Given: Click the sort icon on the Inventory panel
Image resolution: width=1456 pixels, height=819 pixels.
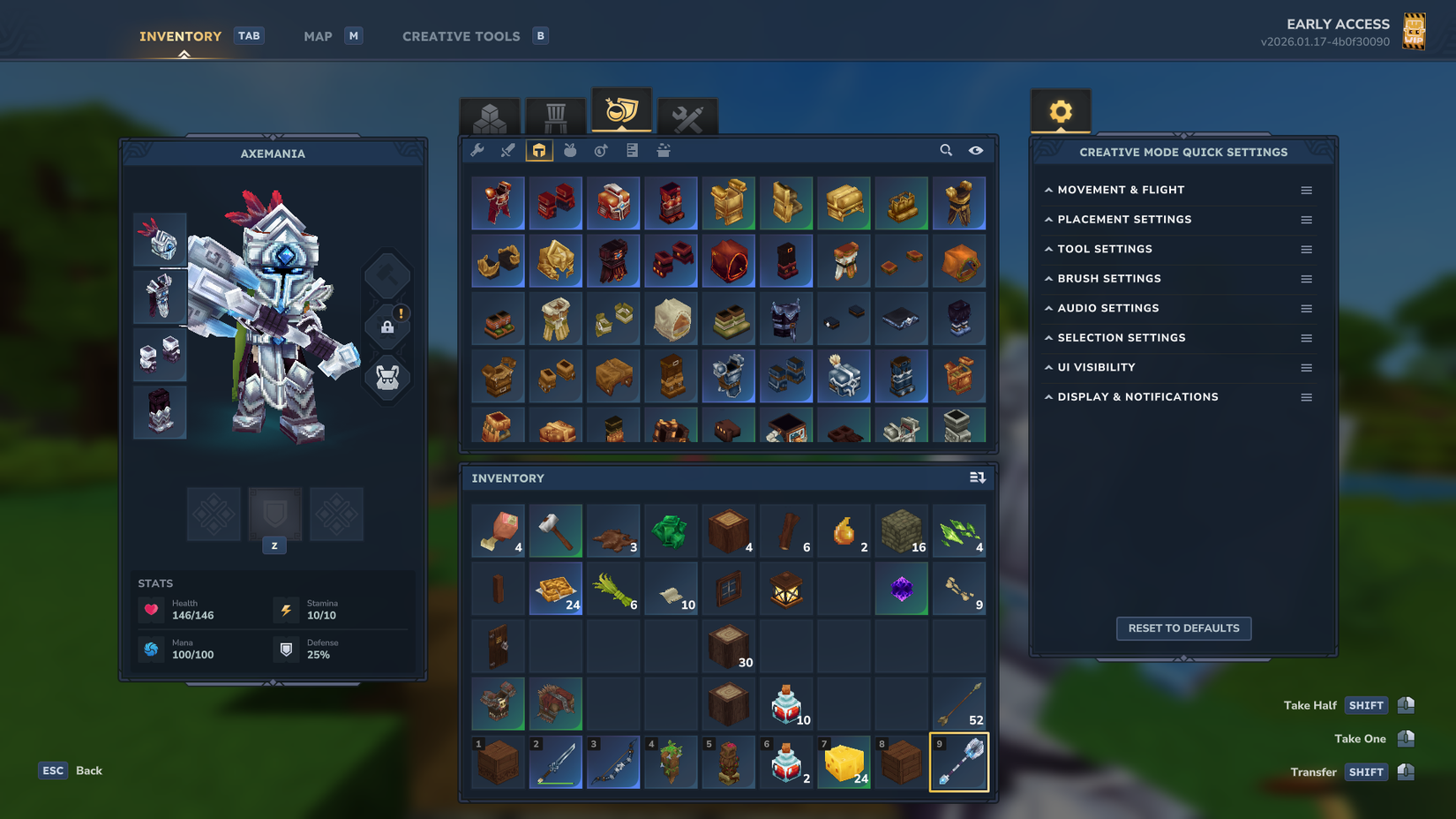Looking at the screenshot, I should [978, 477].
